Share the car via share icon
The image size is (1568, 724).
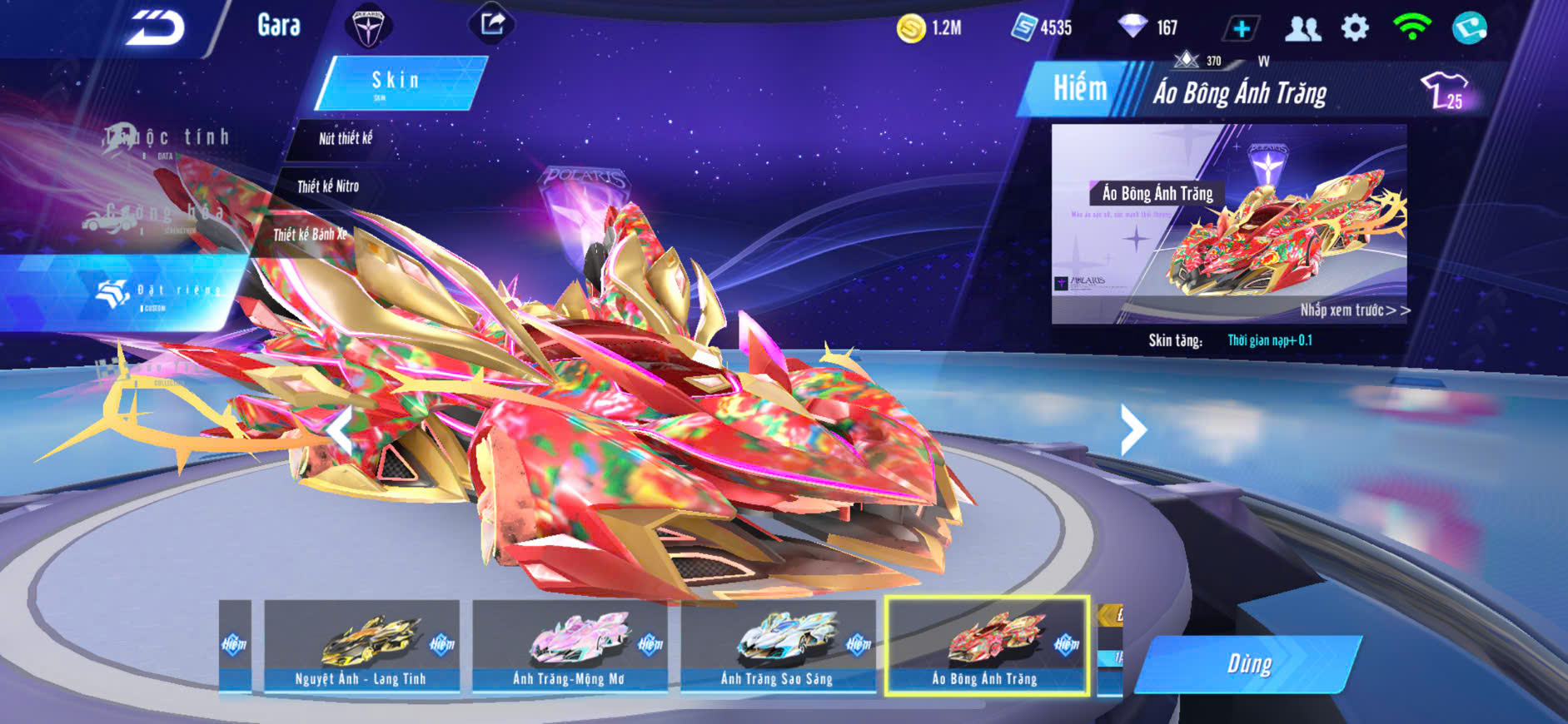[492, 24]
